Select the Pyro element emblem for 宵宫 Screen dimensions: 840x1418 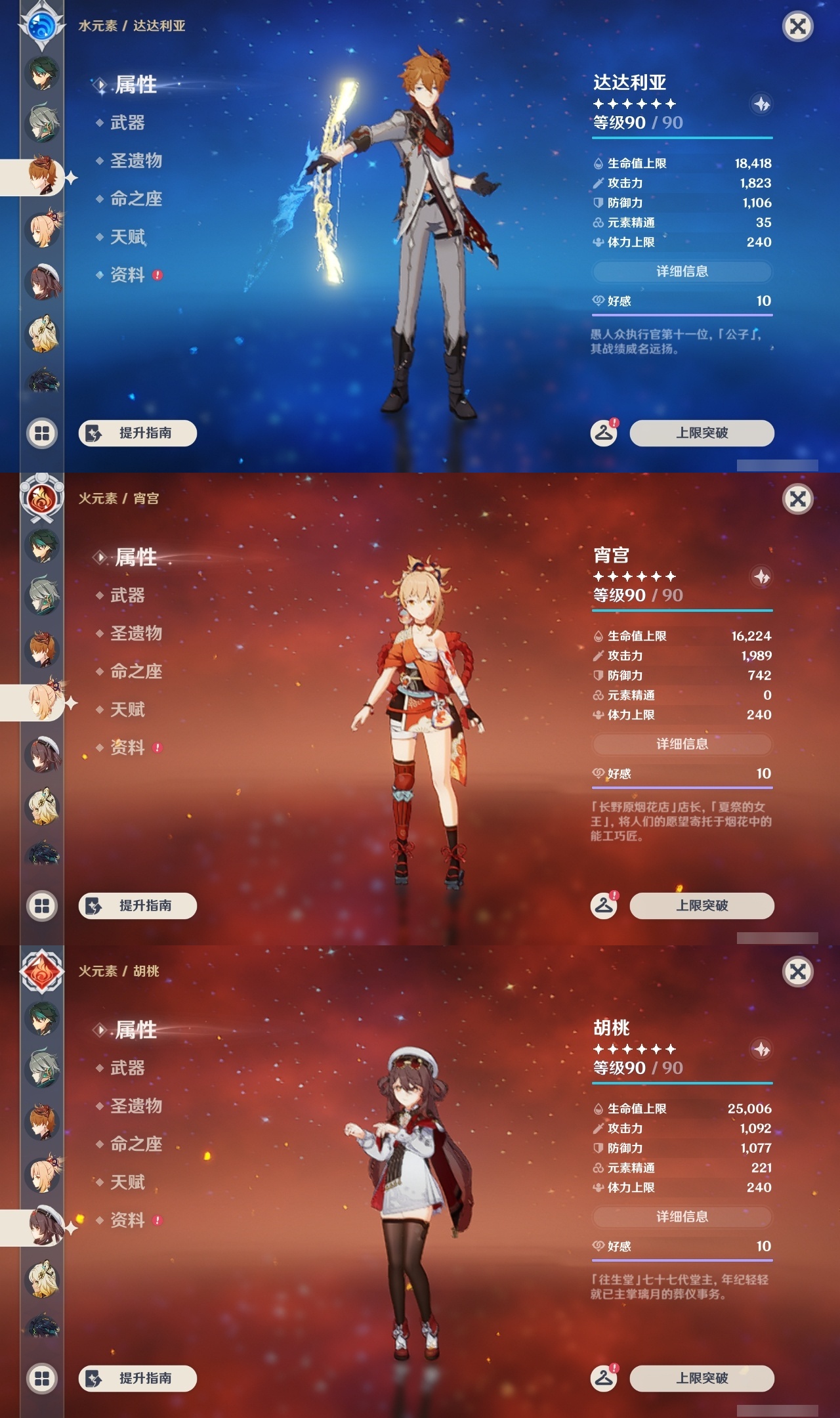[x=41, y=497]
